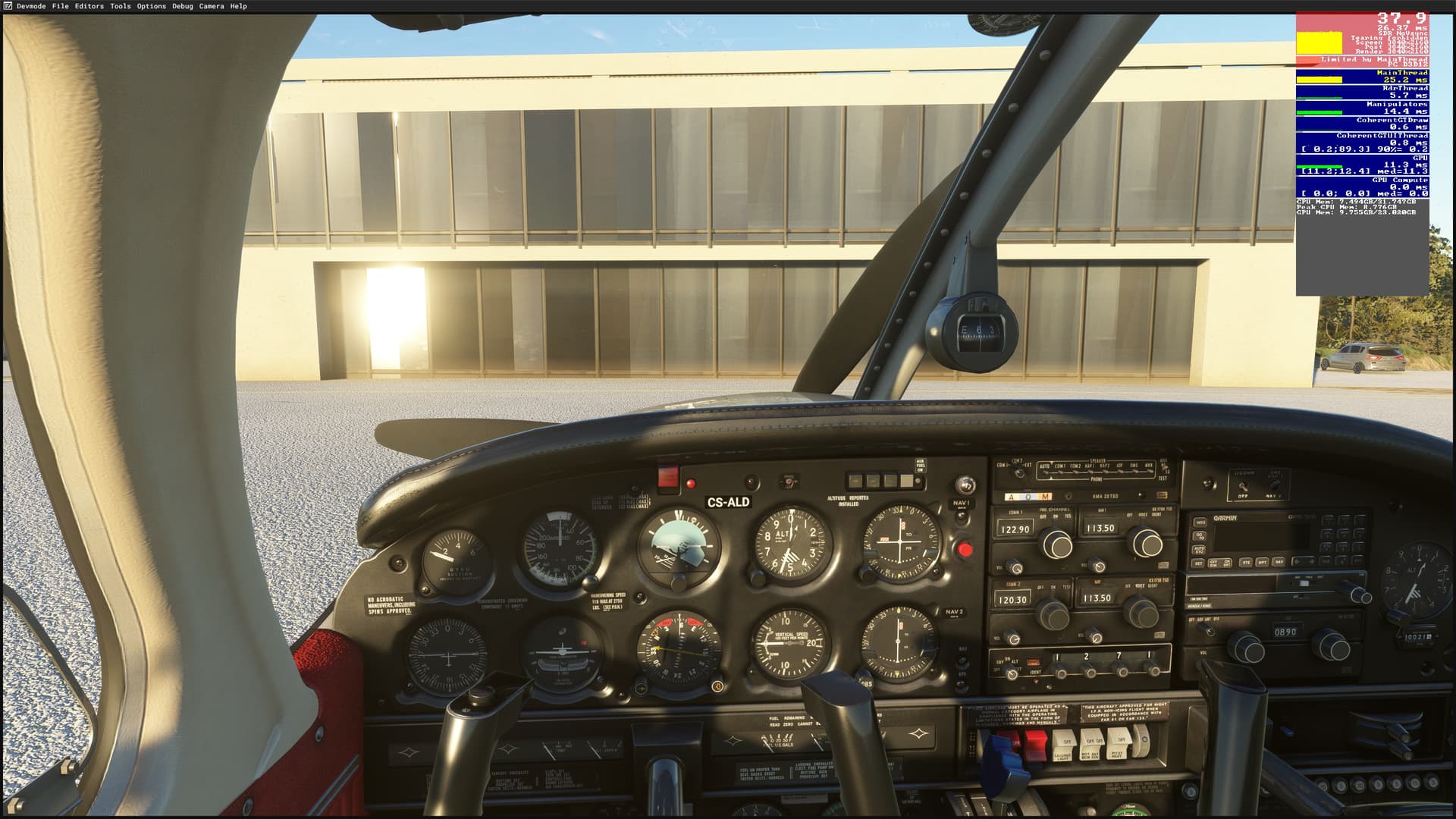This screenshot has width=1456, height=819.
Task: Turn the COMM 1 volume knob
Action: [x=1016, y=569]
